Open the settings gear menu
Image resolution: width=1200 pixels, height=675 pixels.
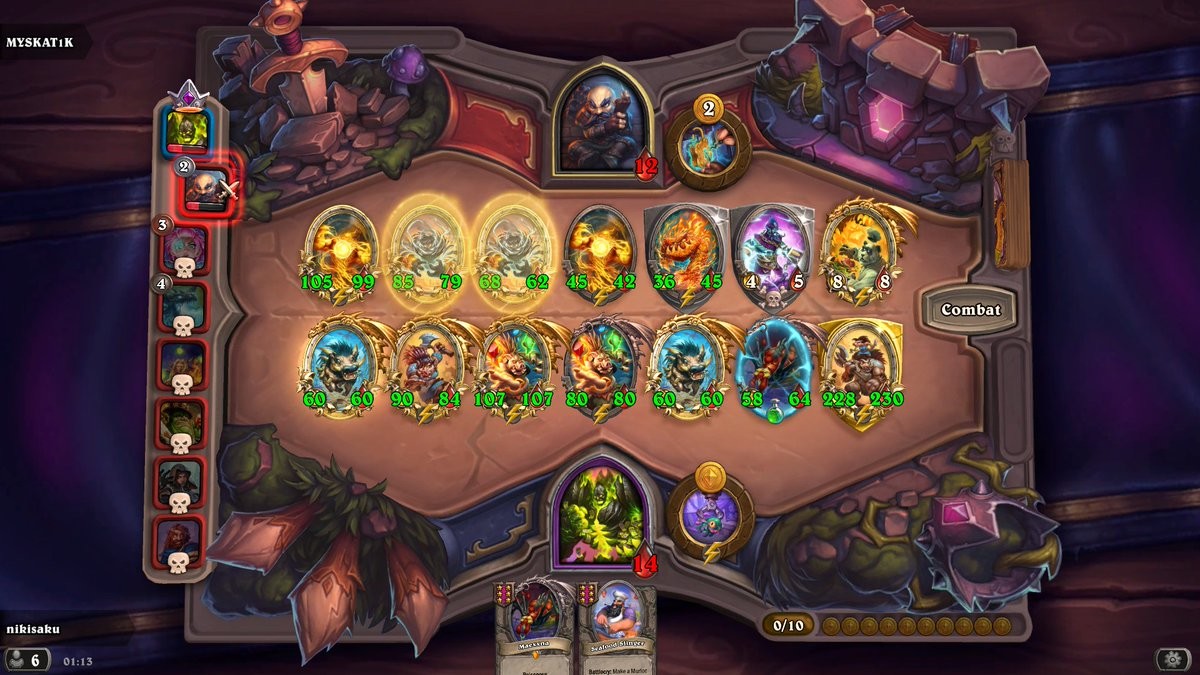point(1172,659)
